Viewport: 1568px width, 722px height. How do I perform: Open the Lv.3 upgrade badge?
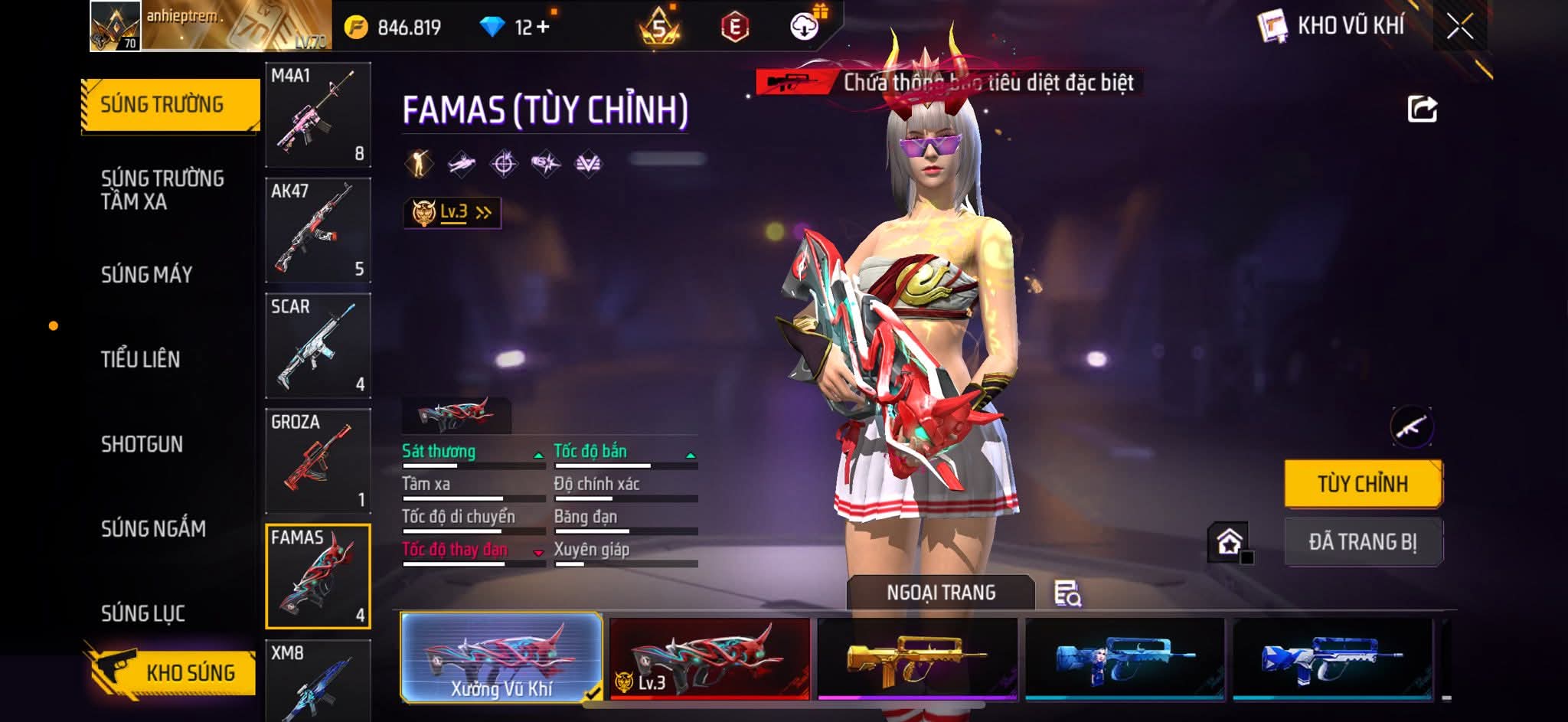pos(452,213)
